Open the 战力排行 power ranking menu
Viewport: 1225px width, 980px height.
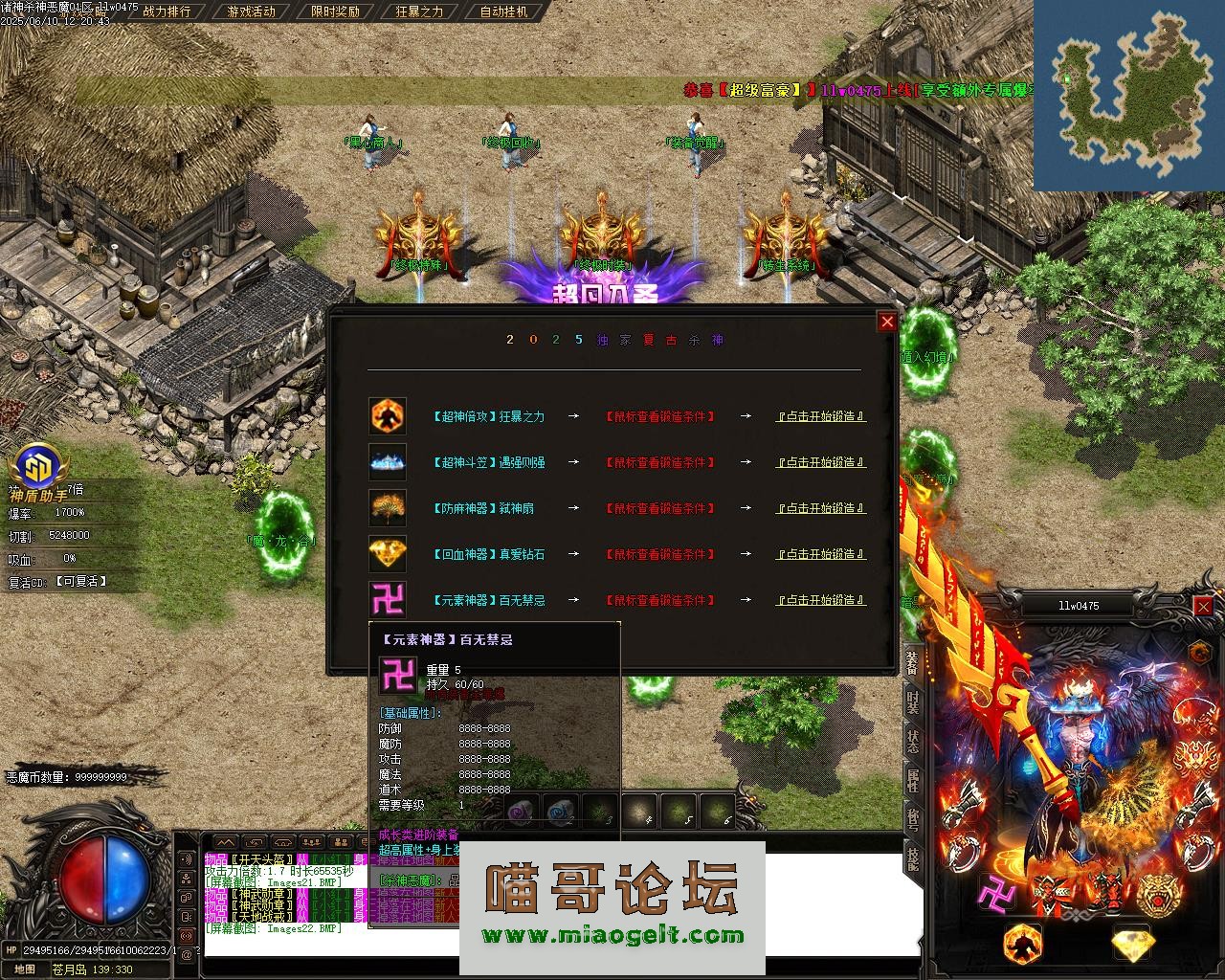tap(166, 11)
